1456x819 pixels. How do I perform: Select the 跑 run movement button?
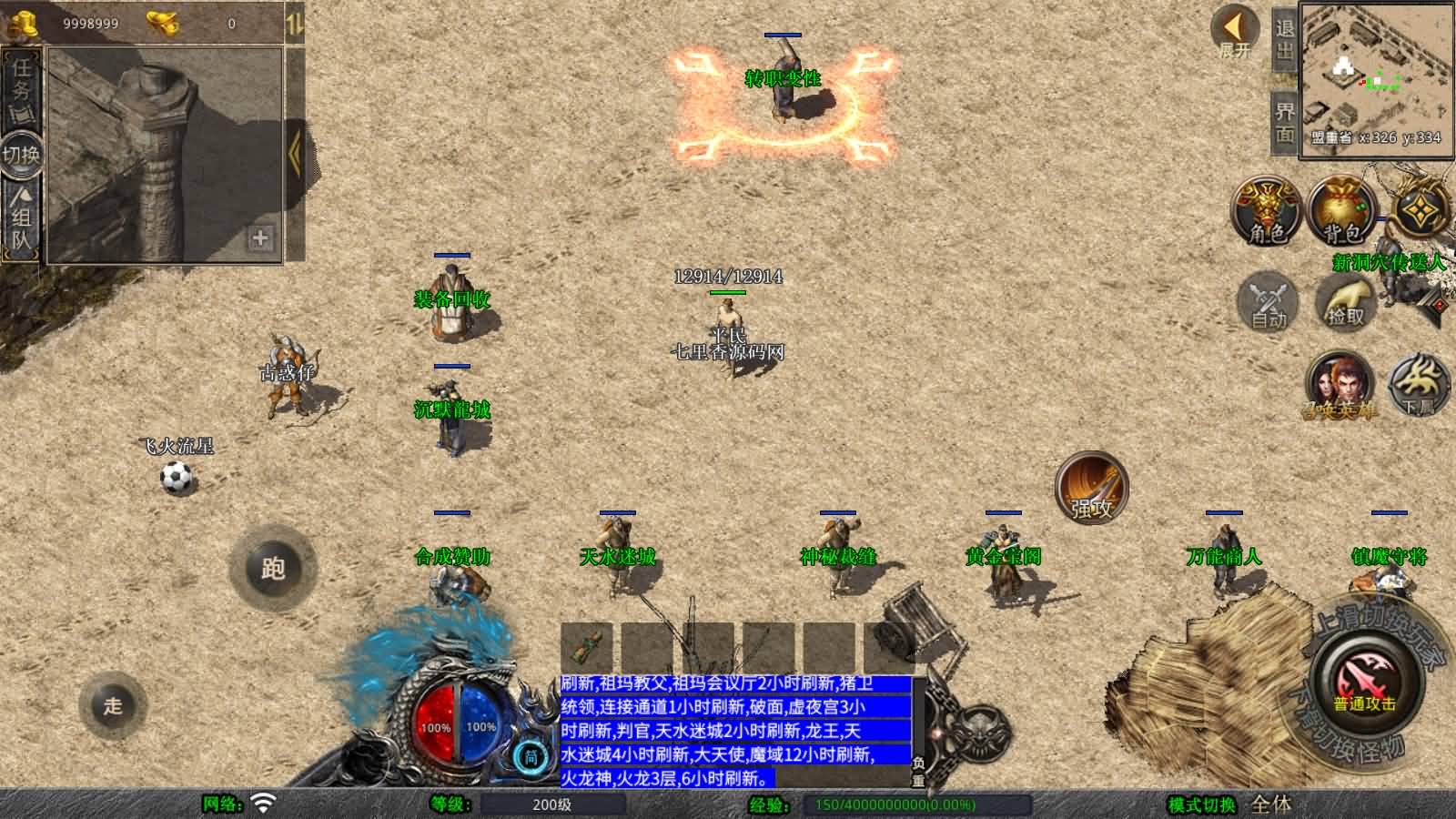click(x=273, y=569)
